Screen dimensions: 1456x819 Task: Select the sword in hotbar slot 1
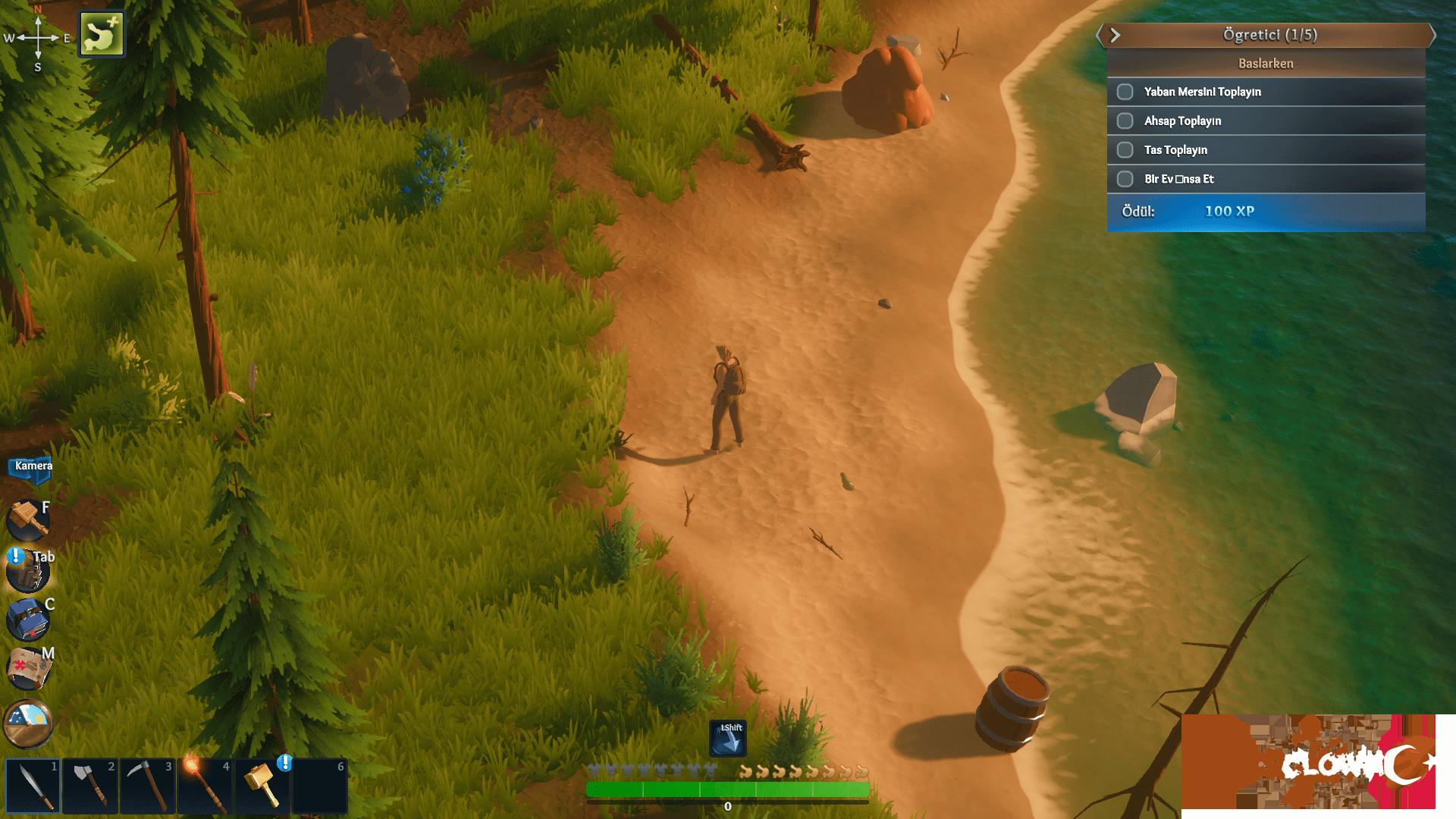coord(32,785)
